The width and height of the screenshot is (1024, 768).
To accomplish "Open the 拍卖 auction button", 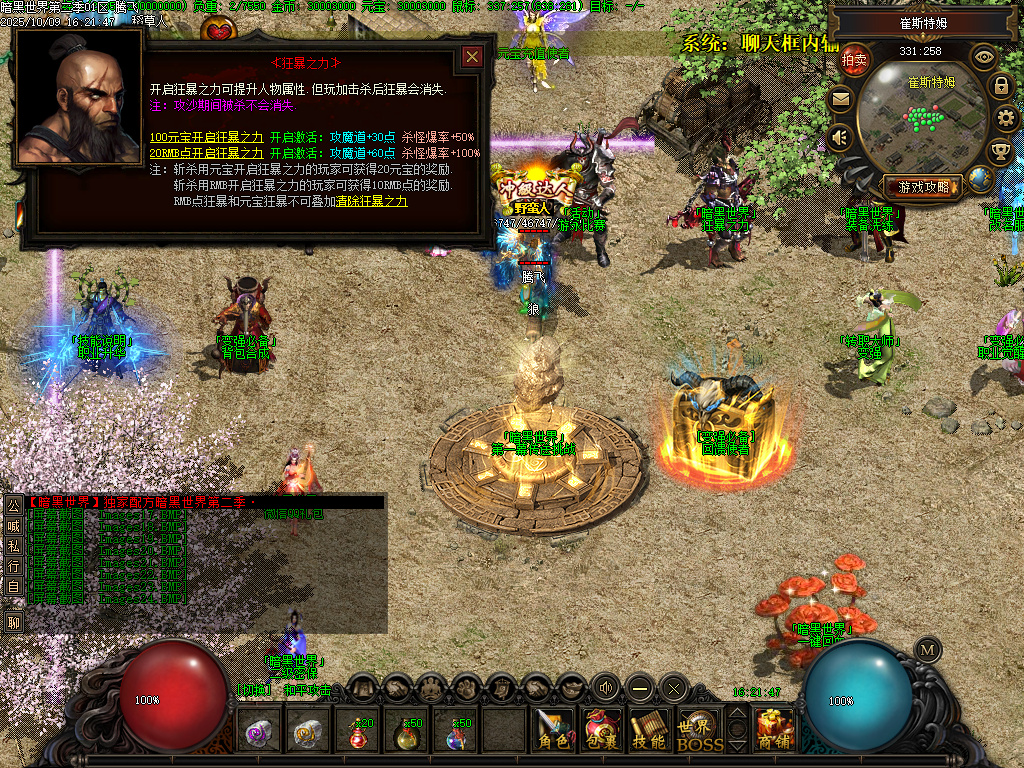I will [854, 59].
